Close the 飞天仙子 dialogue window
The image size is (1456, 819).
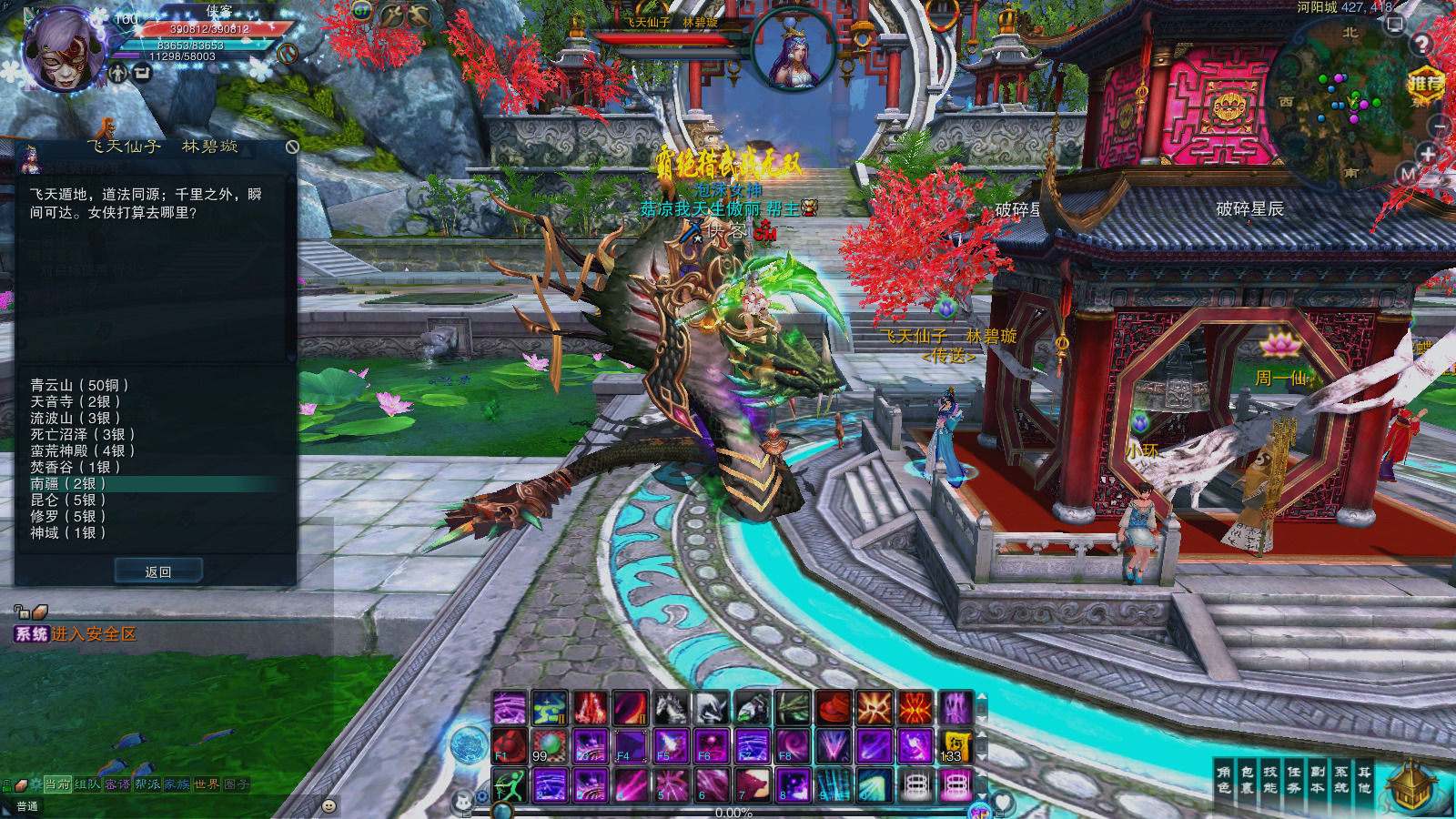(292, 147)
